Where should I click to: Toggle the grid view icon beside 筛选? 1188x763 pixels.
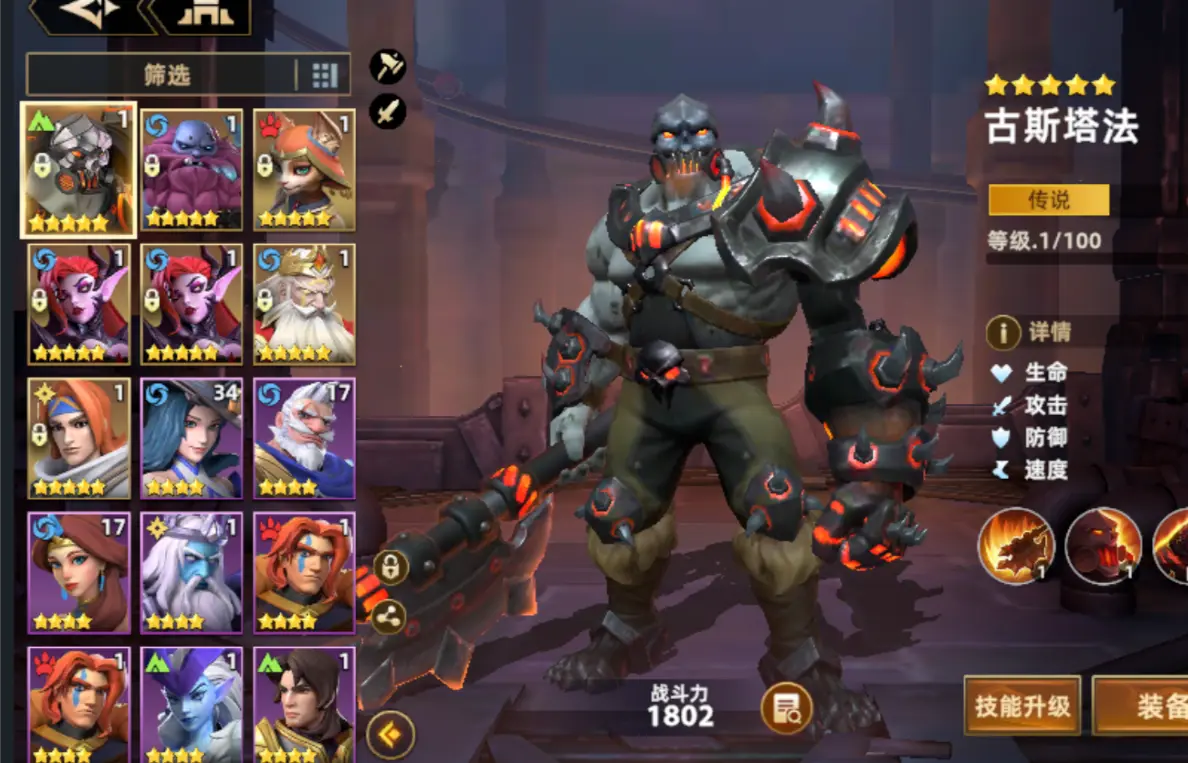(325, 75)
